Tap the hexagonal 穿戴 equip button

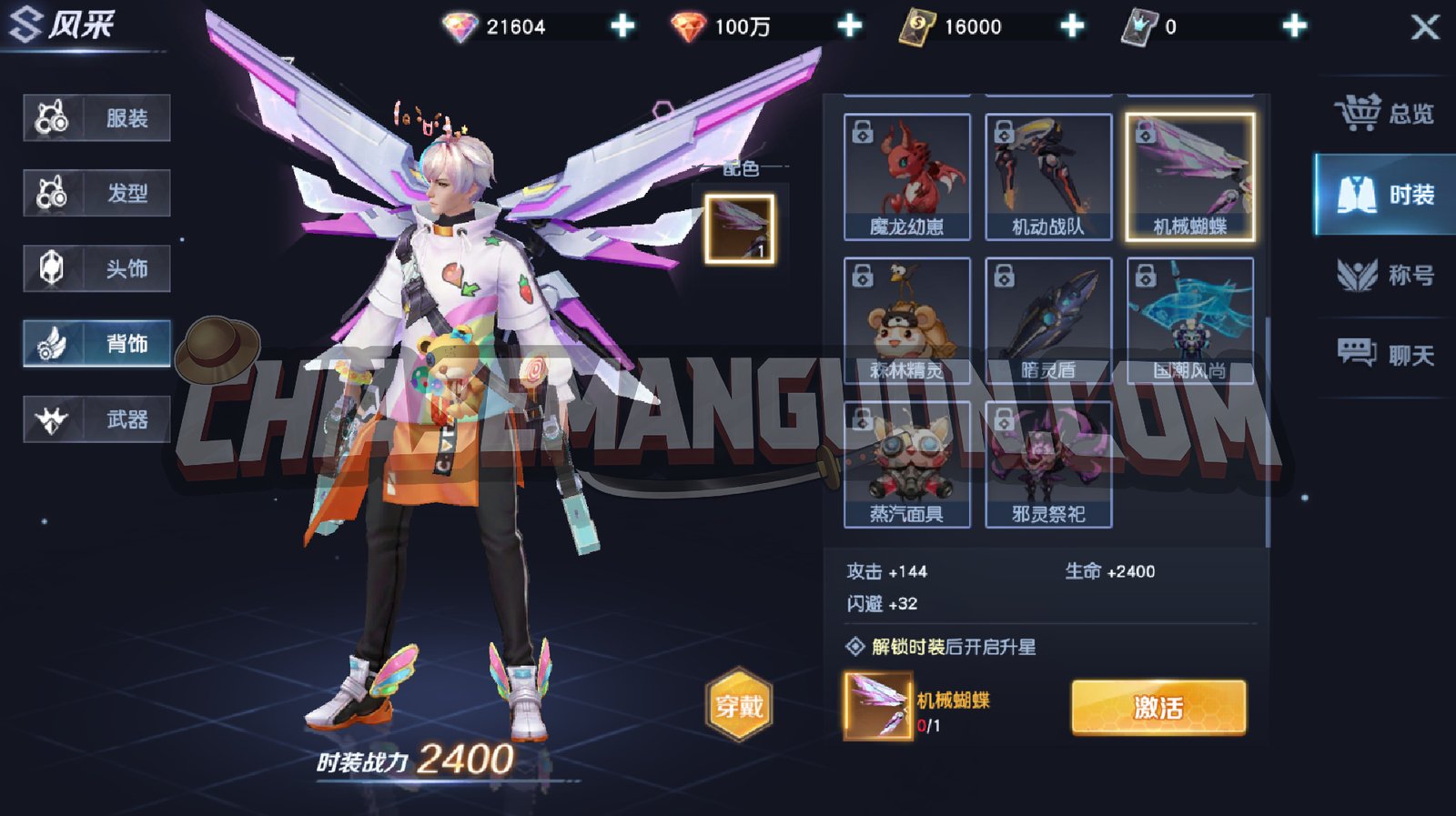point(739,705)
